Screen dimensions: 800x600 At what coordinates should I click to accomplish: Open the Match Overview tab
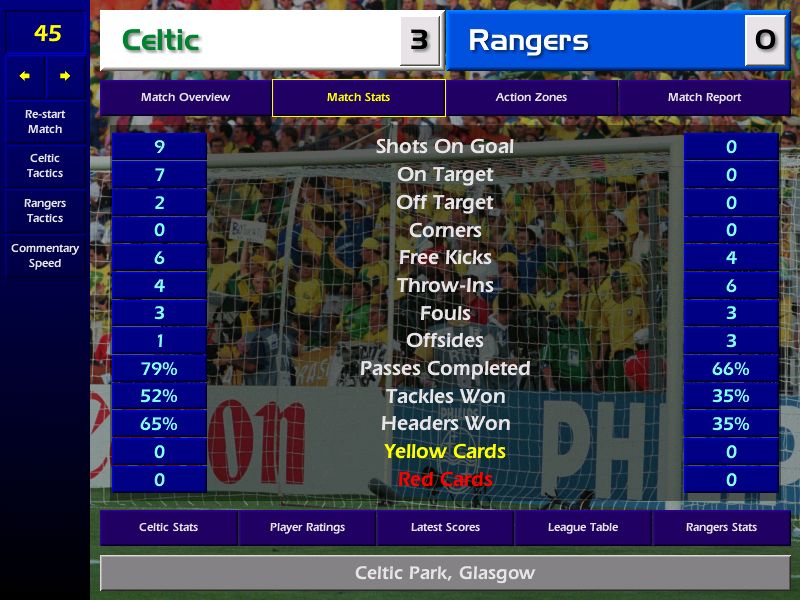[185, 98]
